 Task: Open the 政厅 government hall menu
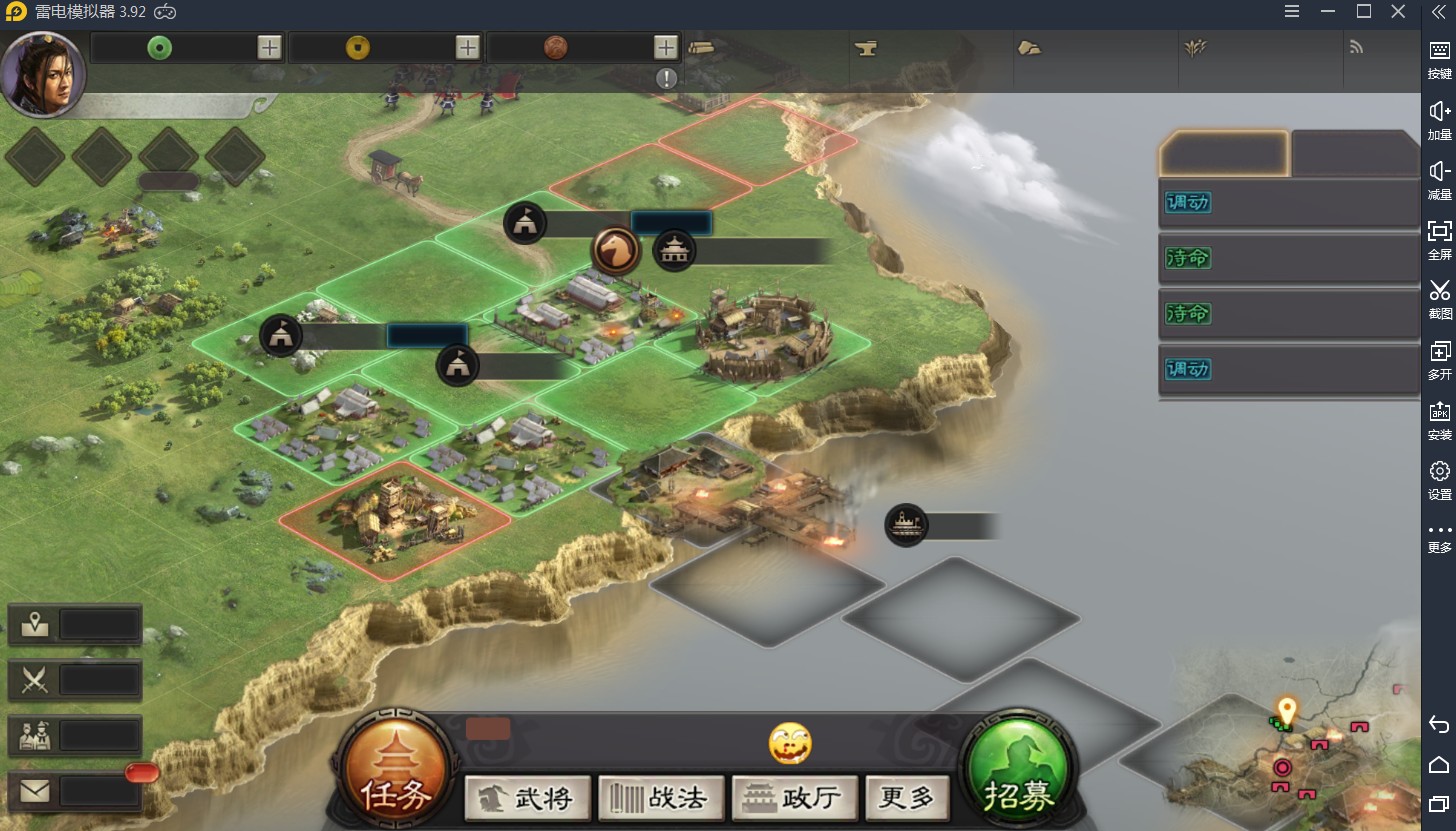pyautogui.click(x=795, y=798)
